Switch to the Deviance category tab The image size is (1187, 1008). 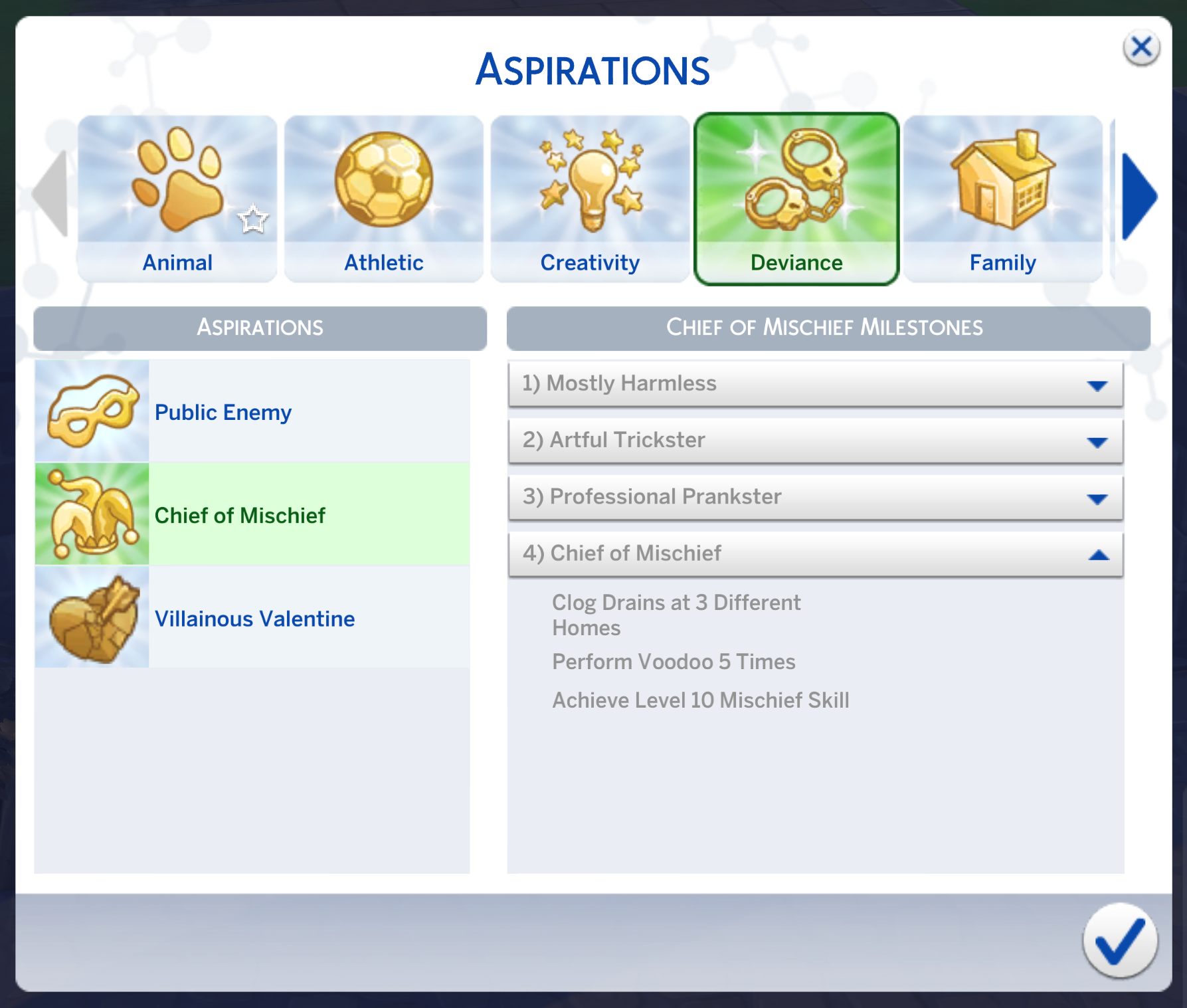(x=796, y=262)
